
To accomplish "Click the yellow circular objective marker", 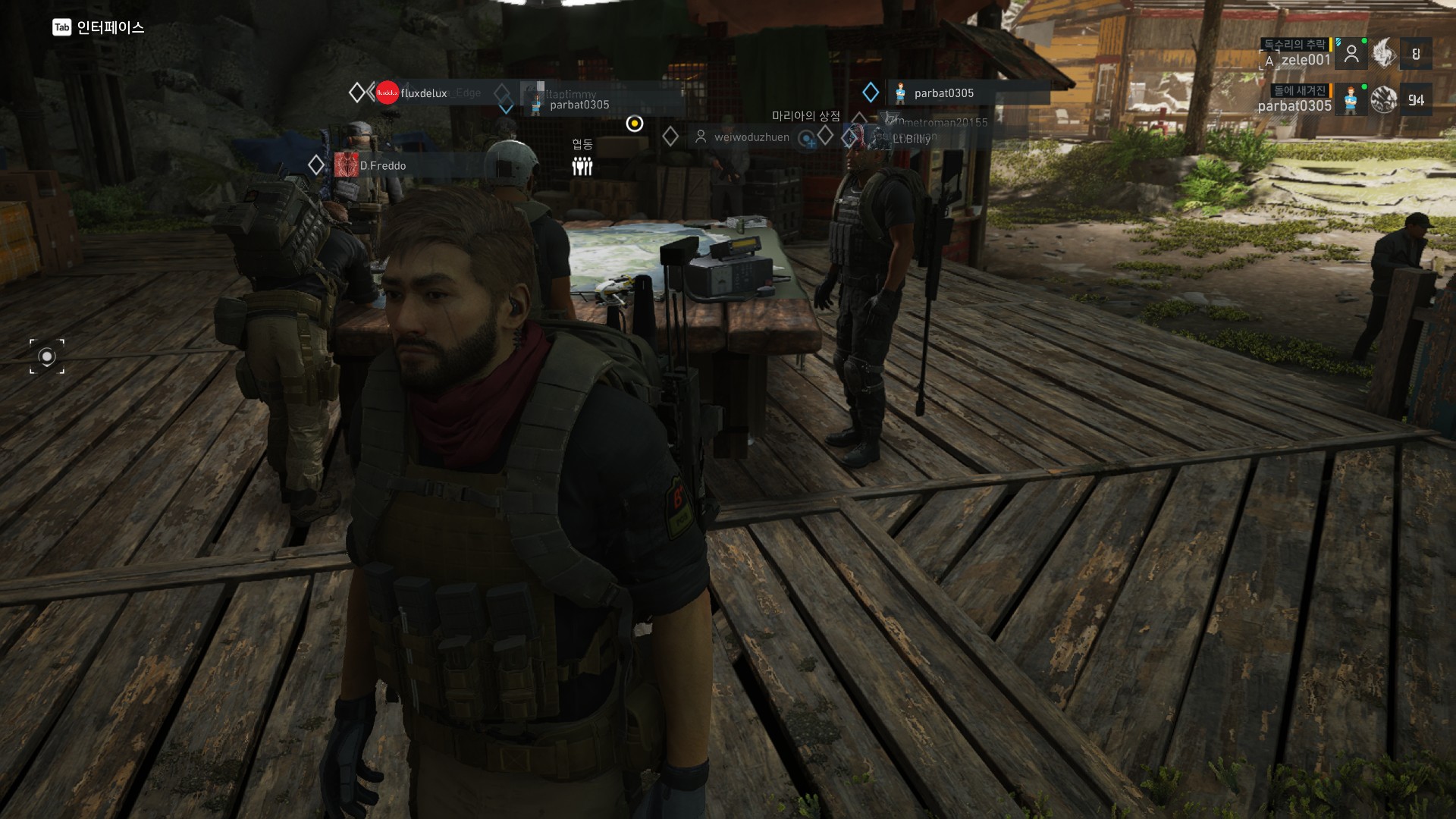I will (635, 124).
